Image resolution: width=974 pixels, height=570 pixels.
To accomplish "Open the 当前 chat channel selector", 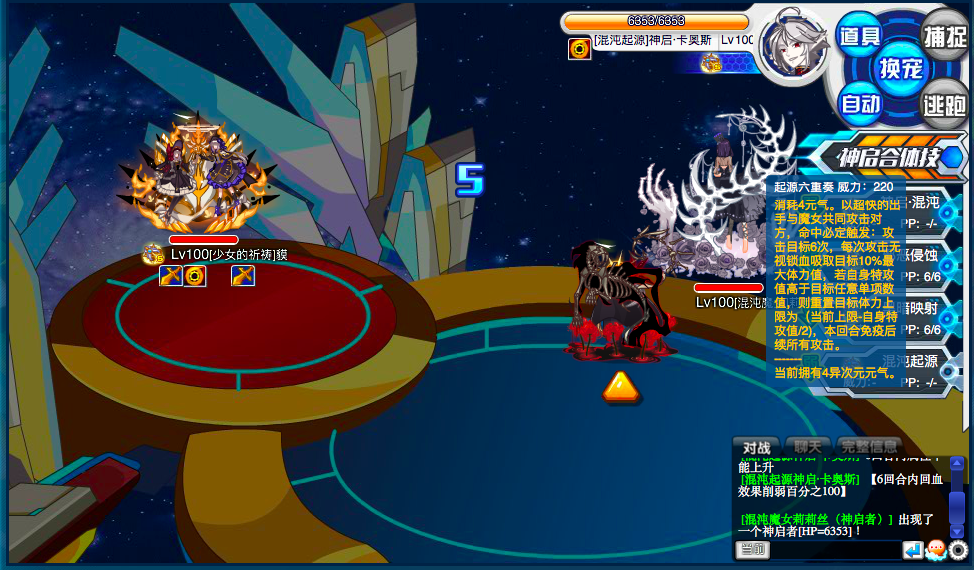I will point(752,550).
